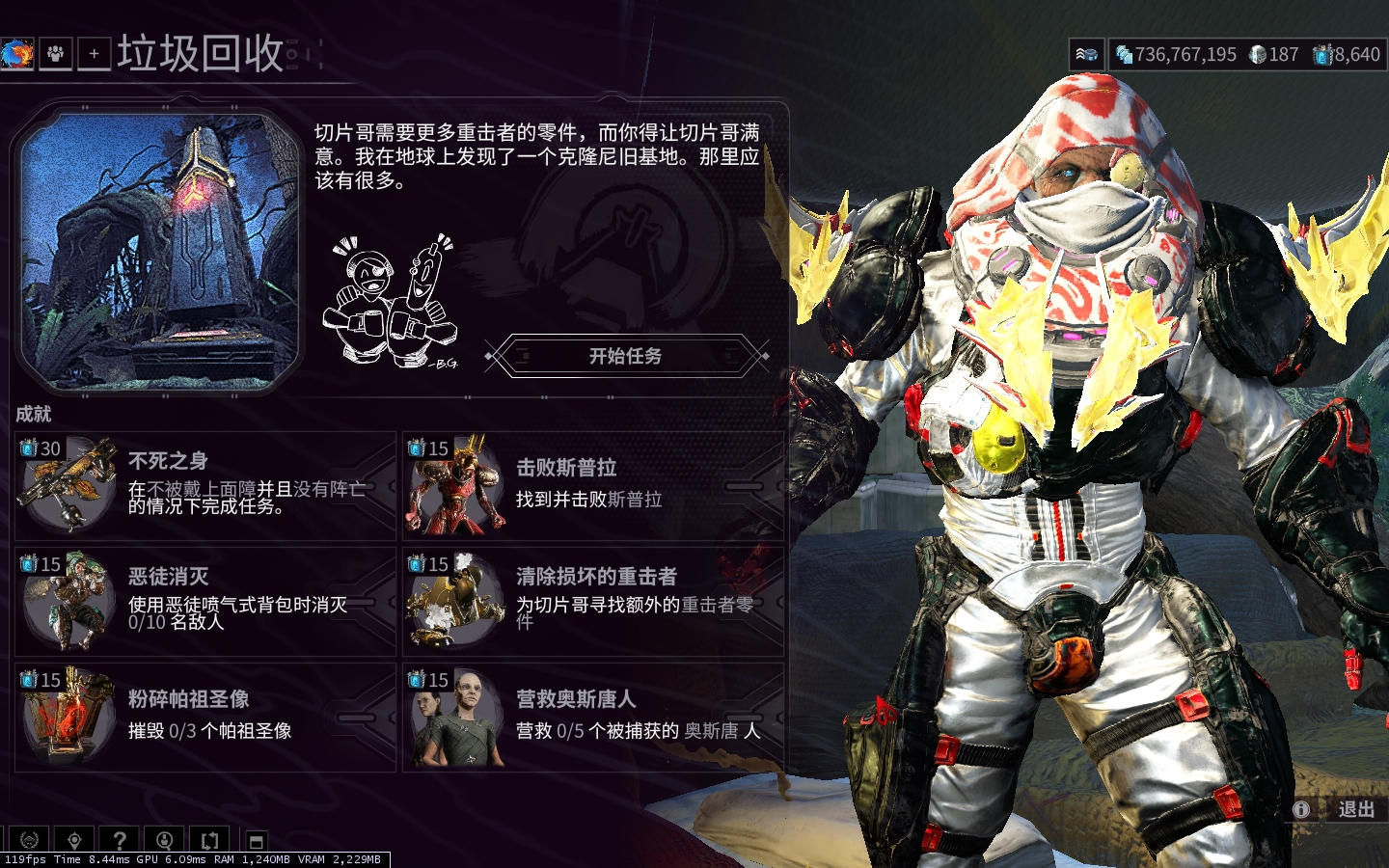Open the squad members icon
This screenshot has height=868, width=1389.
(56, 54)
